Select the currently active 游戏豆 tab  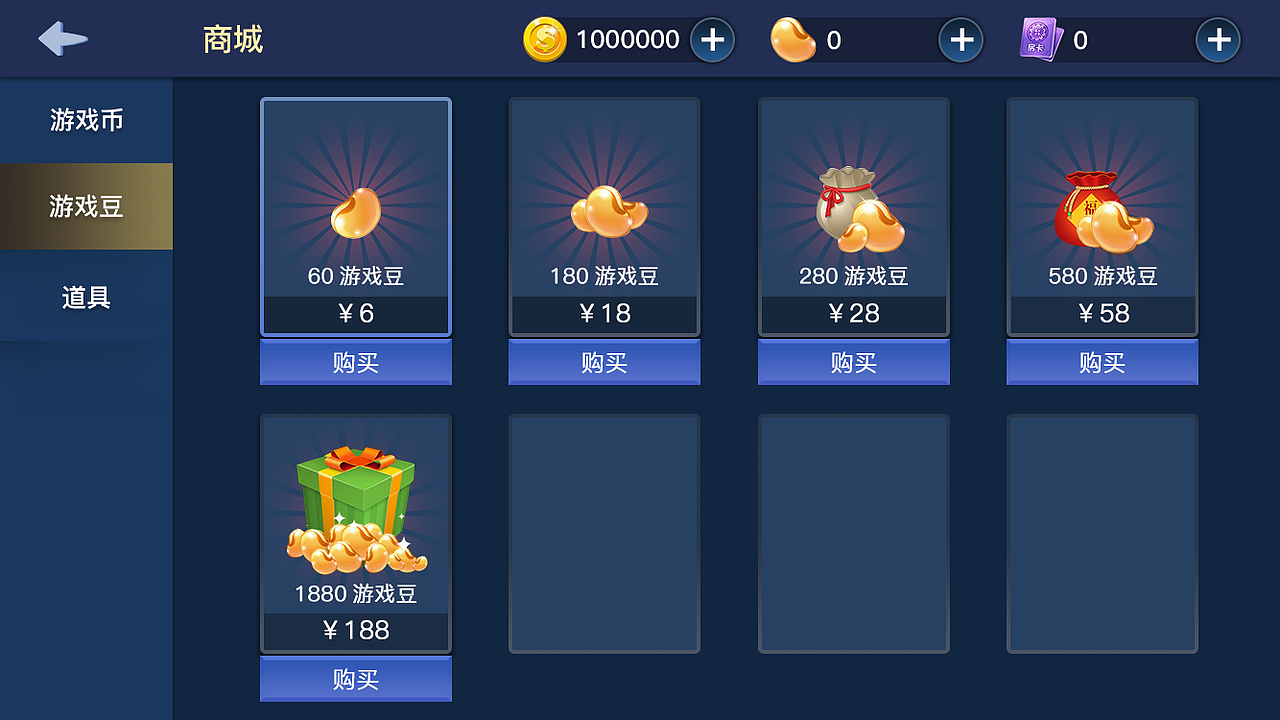pyautogui.click(x=86, y=207)
